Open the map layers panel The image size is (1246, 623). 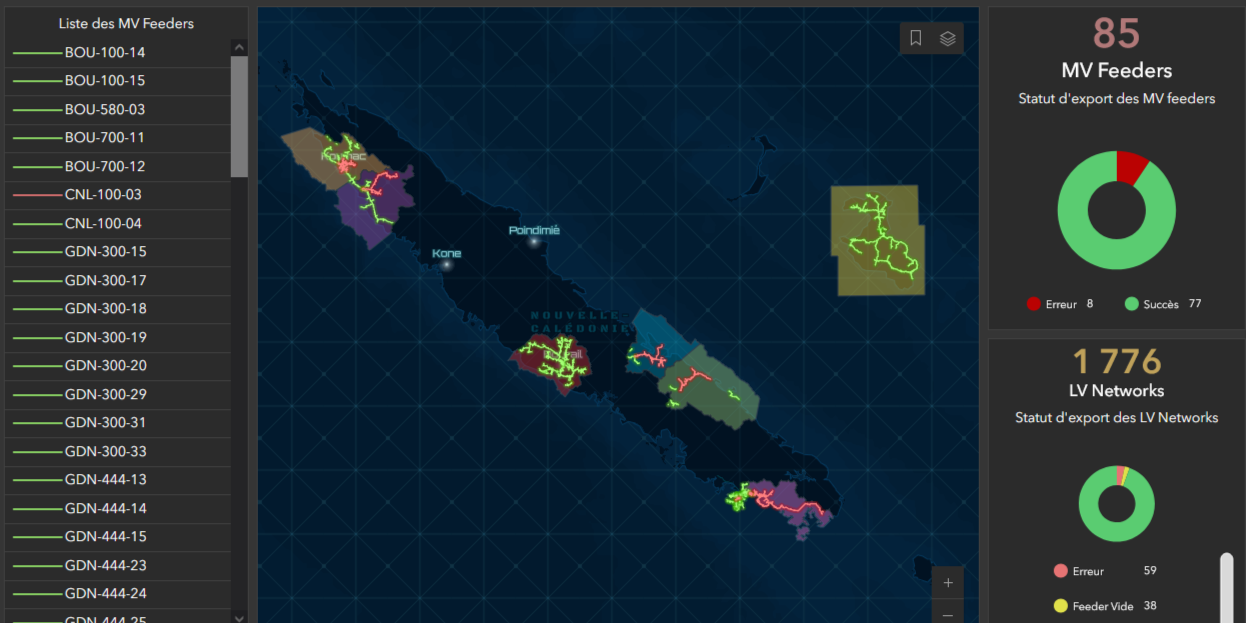pos(948,38)
